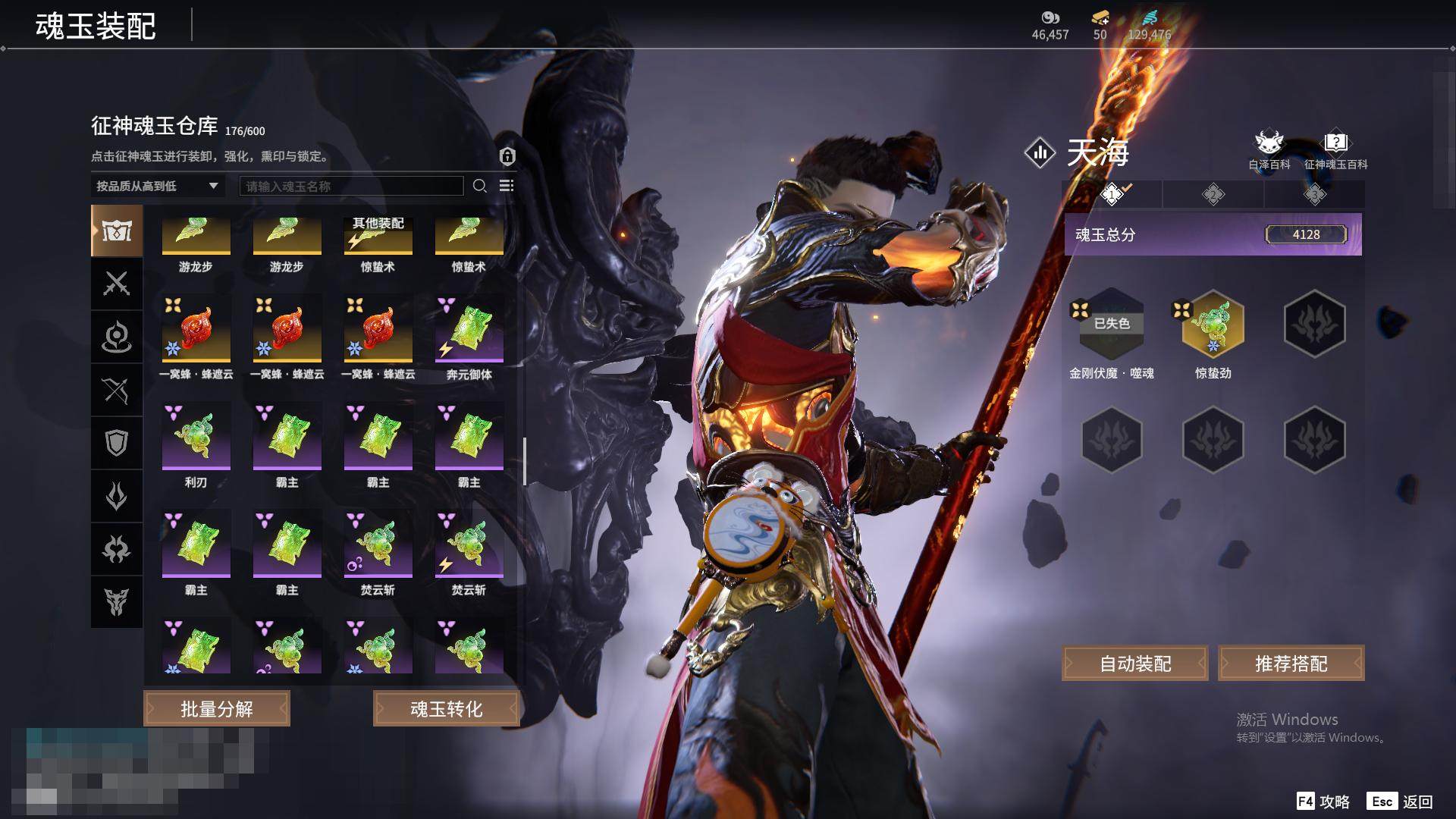Open 征神魂玉百科 guide

click(1335, 148)
